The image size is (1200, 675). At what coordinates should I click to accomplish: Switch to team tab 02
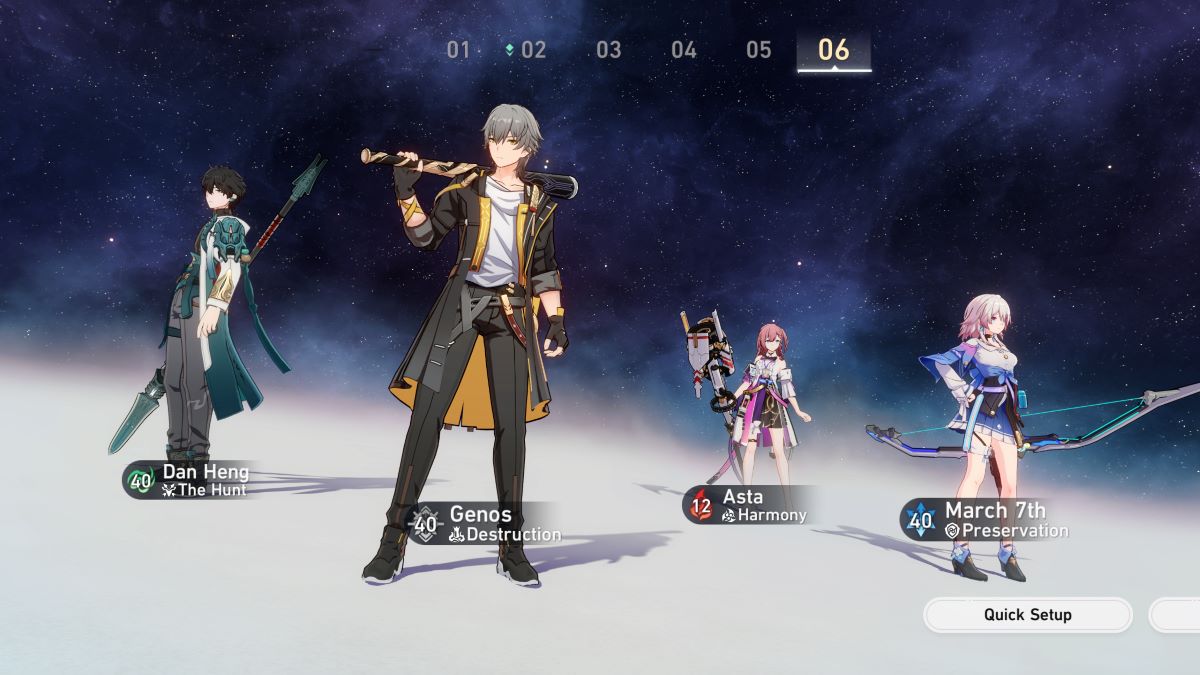(532, 50)
